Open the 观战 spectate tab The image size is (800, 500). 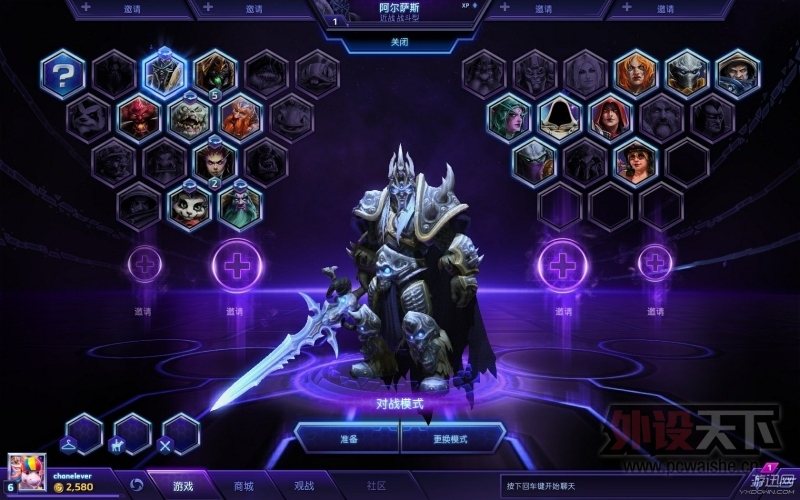coord(304,486)
